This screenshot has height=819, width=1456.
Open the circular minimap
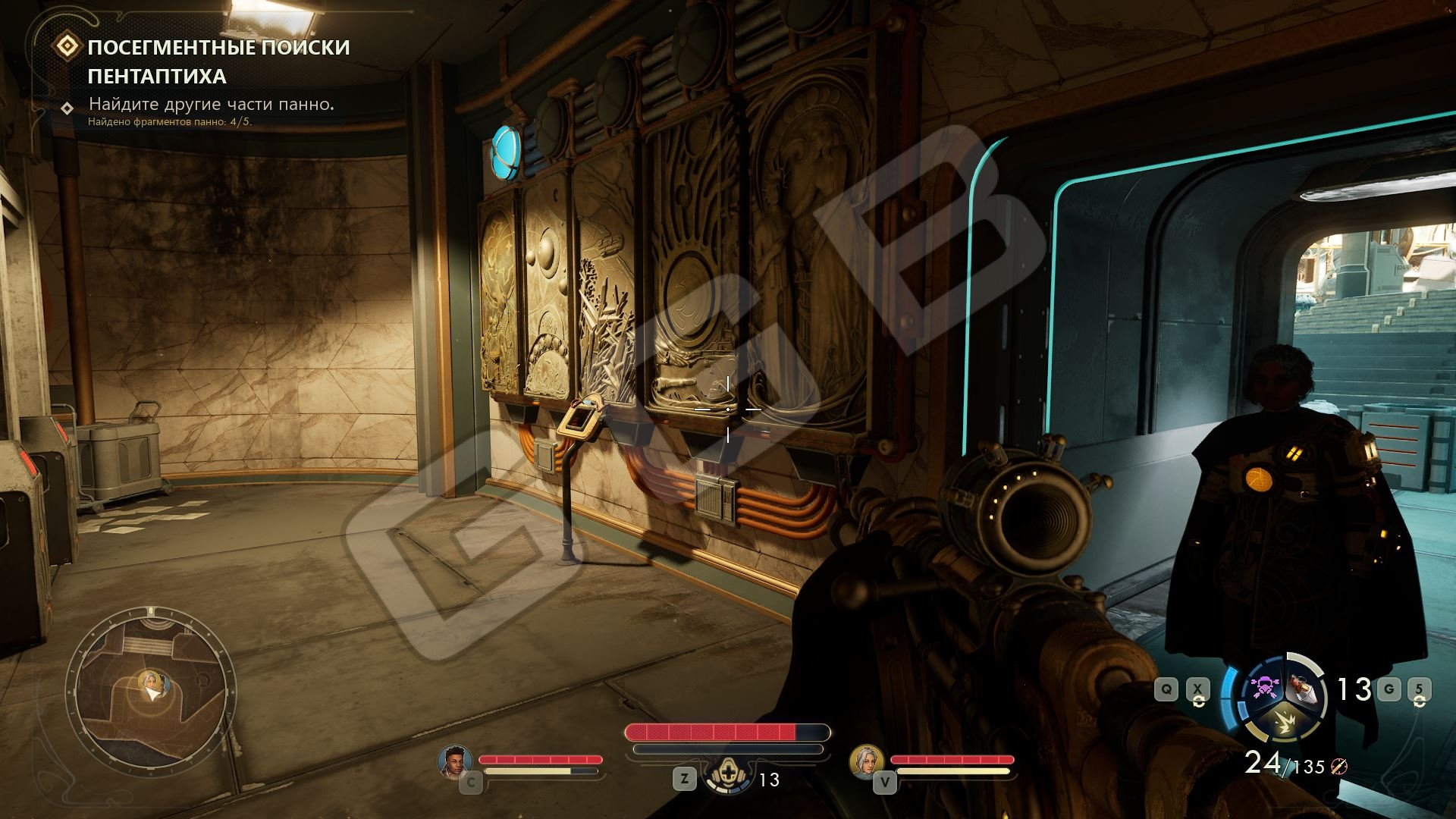tap(150, 692)
